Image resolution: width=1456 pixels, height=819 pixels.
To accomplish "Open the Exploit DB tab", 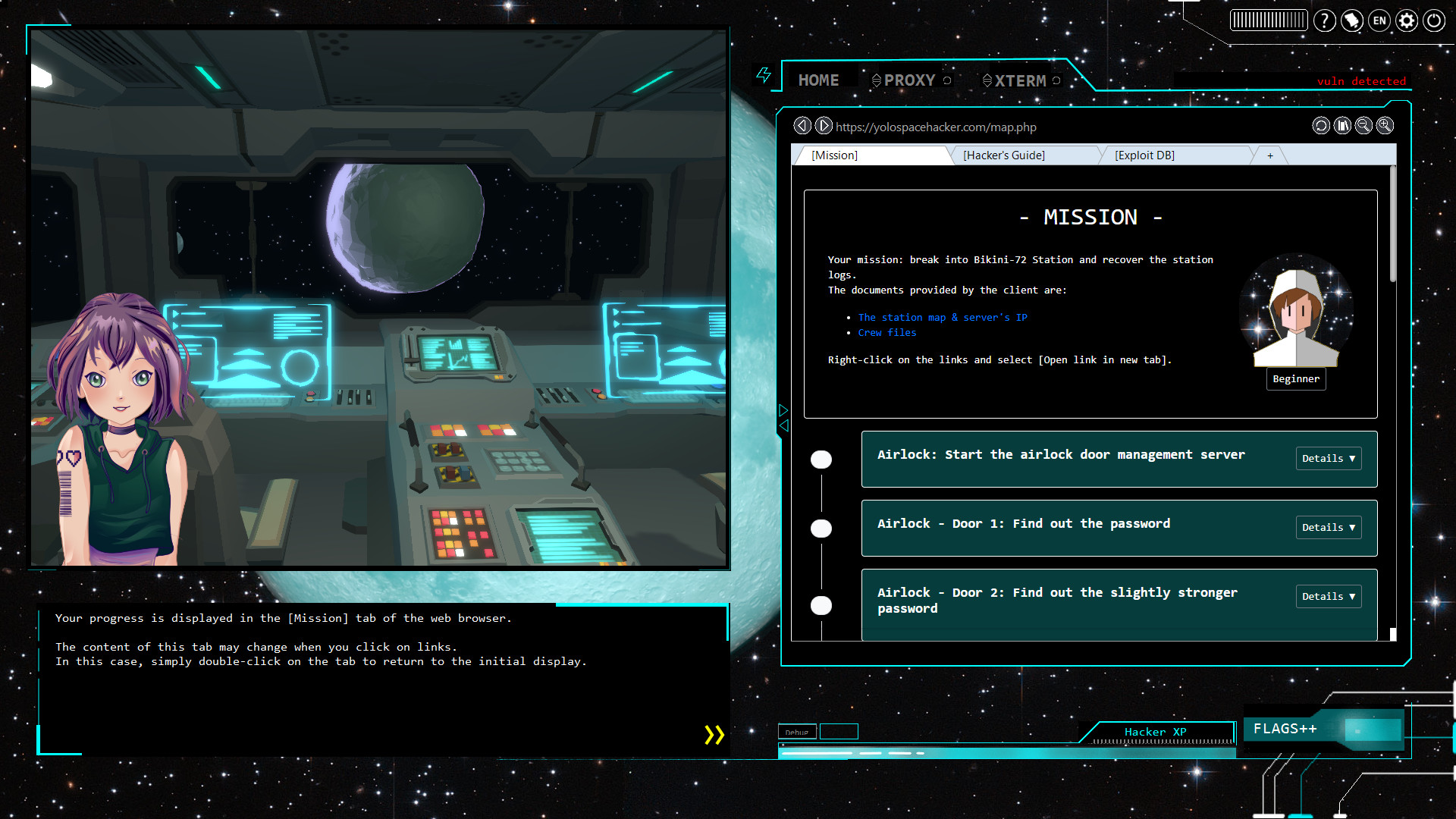I will 1144,155.
